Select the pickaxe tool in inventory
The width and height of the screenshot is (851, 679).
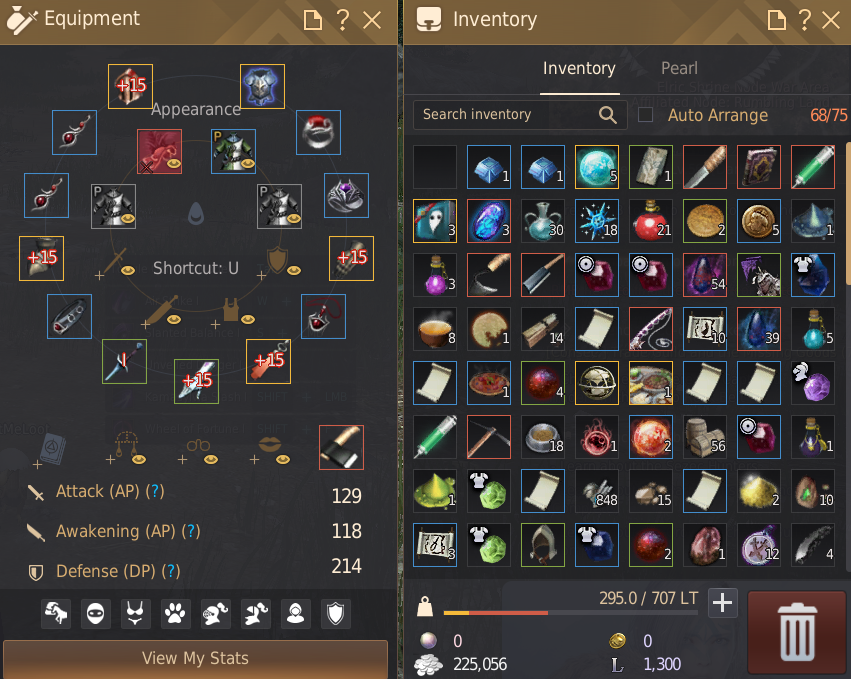click(x=489, y=437)
